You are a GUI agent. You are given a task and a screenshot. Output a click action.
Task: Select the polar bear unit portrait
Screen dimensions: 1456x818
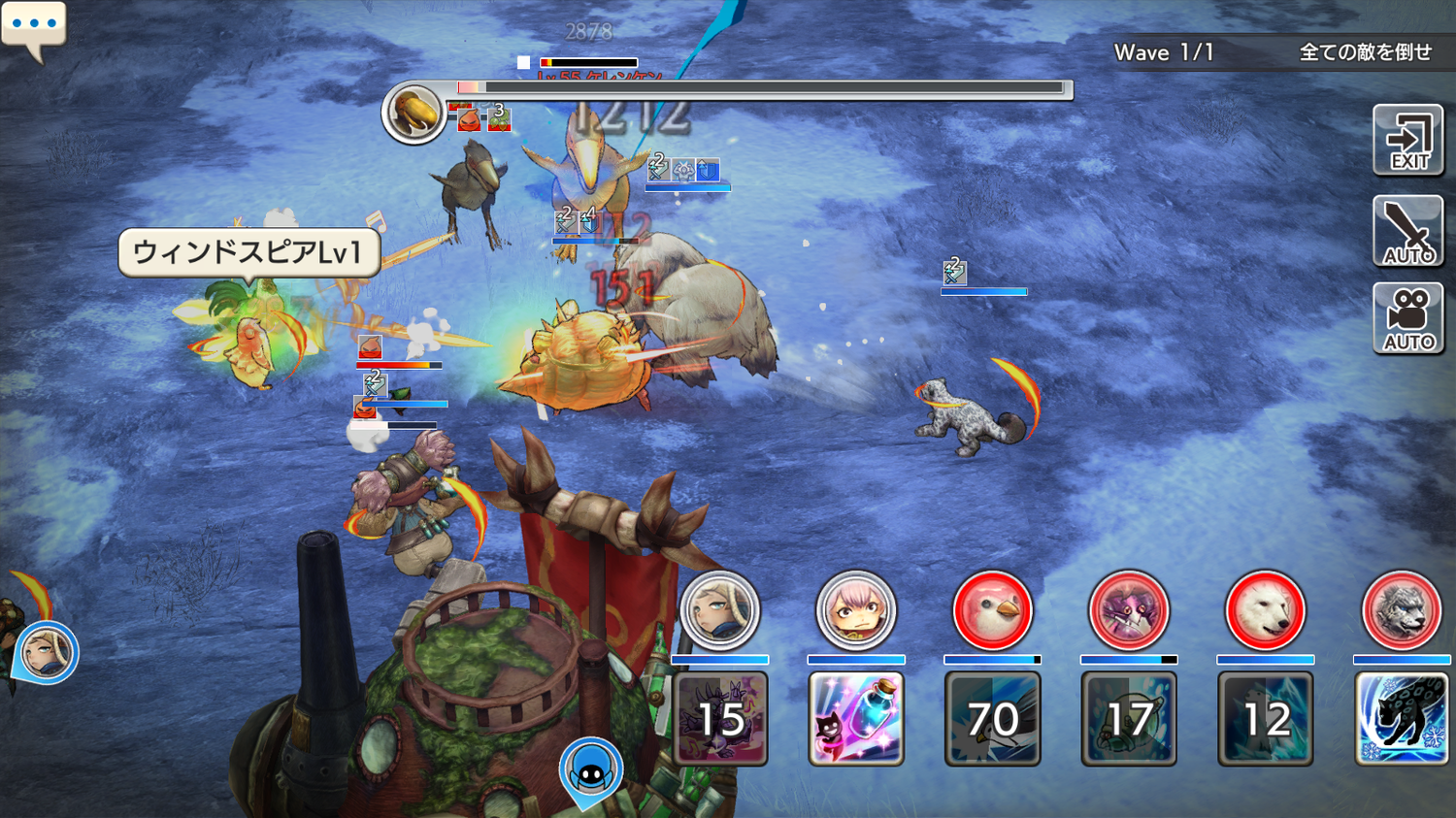point(1265,610)
